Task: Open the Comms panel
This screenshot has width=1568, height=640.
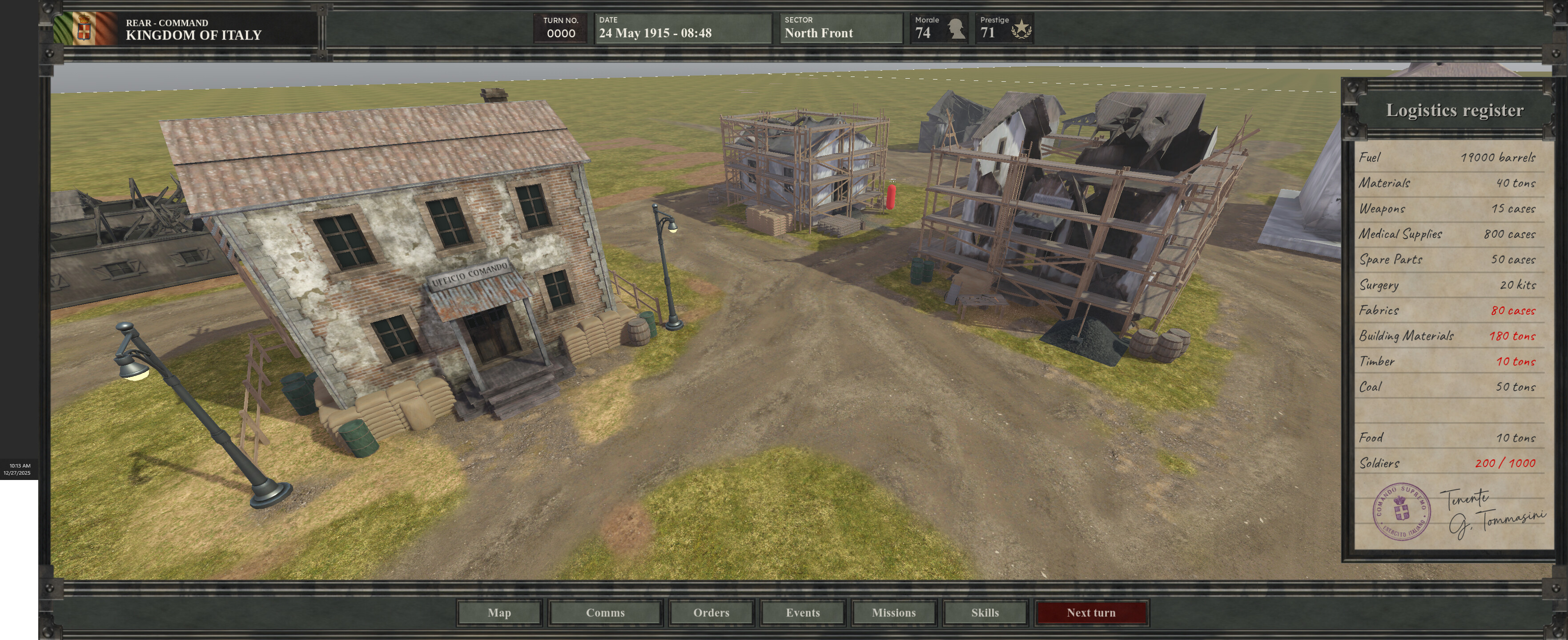Action: (x=605, y=612)
